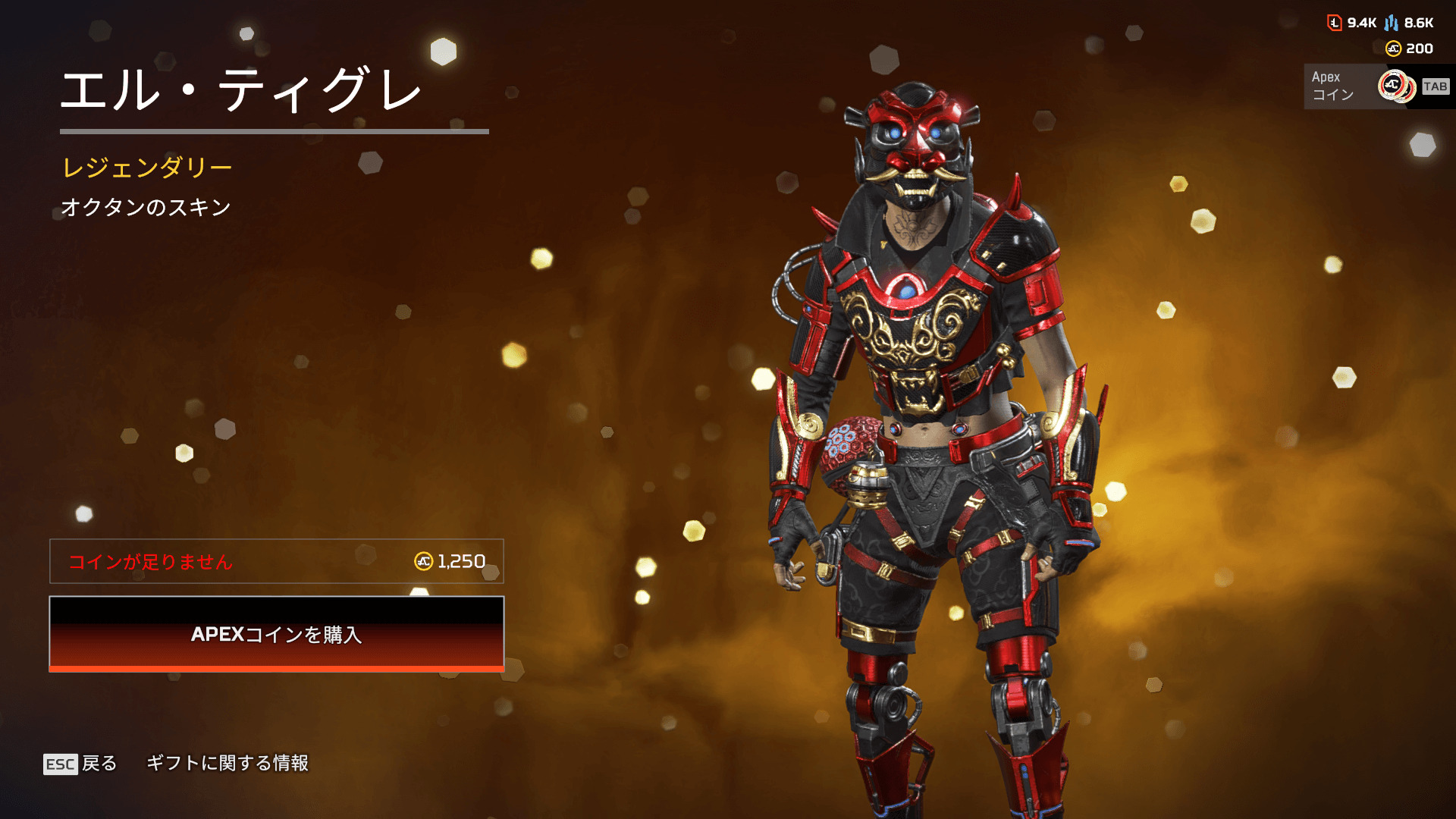Select the 1,250 coin price row
Viewport: 1456px width, 819px height.
point(276,561)
